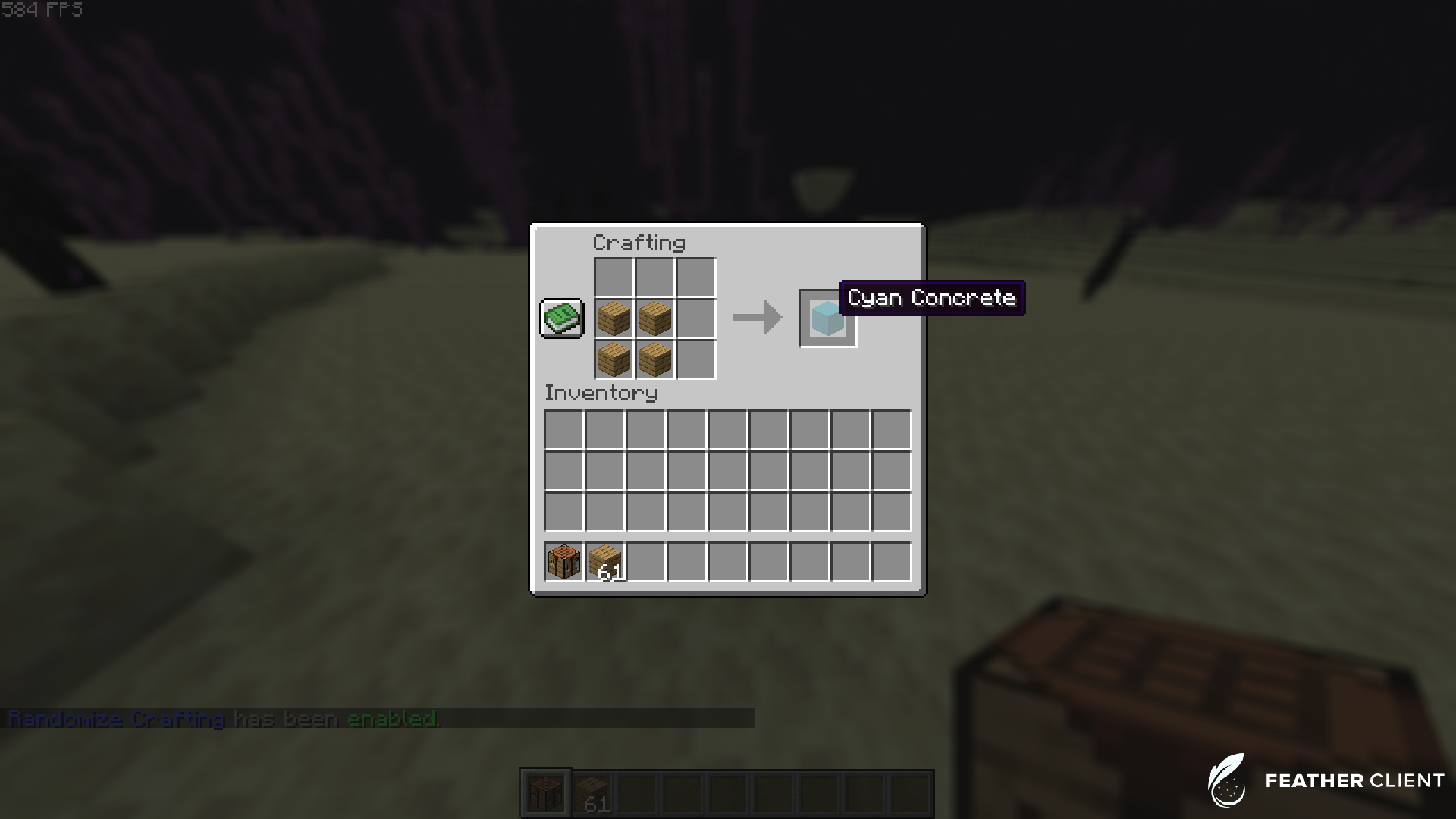1456x819 pixels.
Task: Click the oak planks in the crafting grid's top-right filled slot
Action: tap(654, 318)
